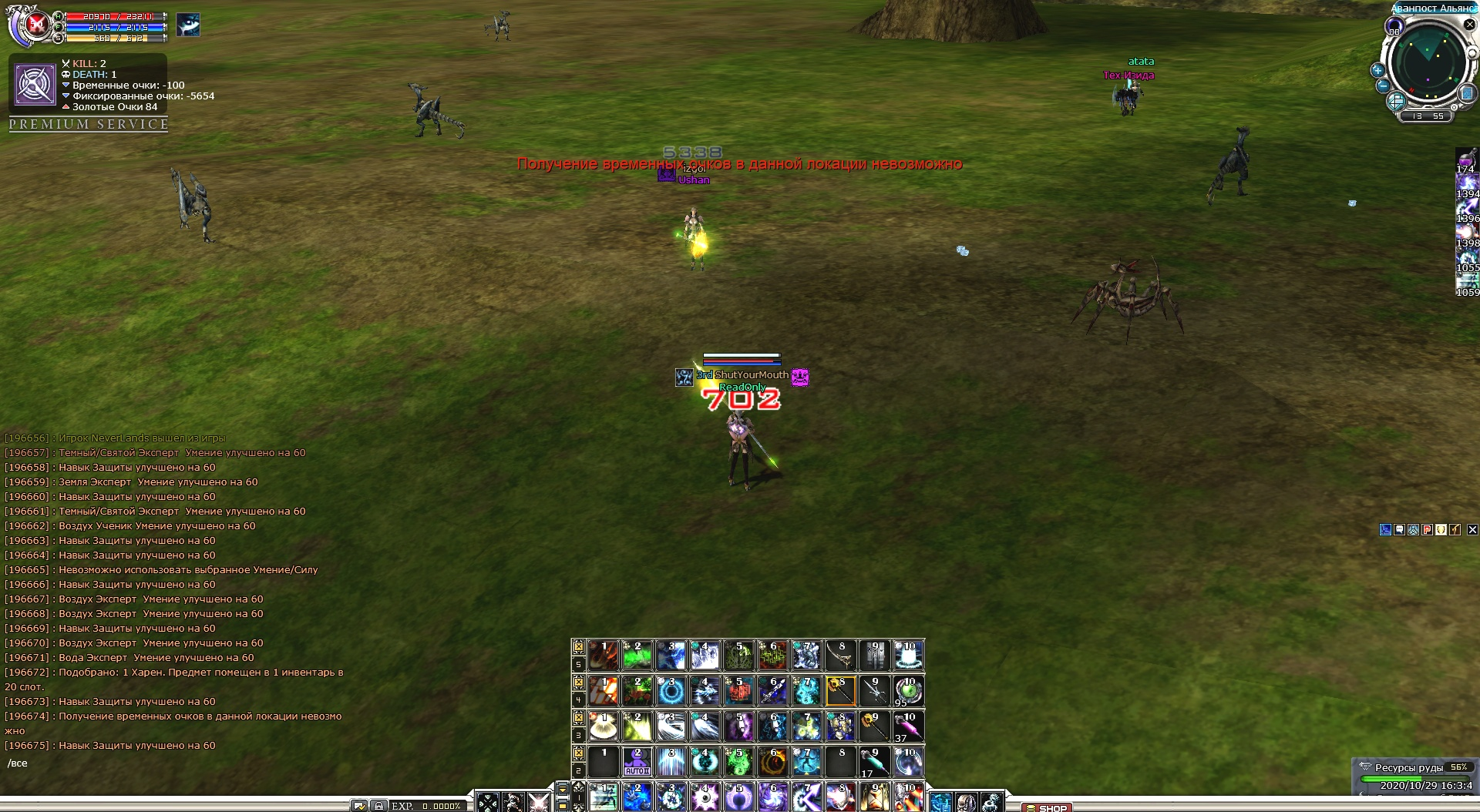The height and width of the screenshot is (812, 1480).
Task: Click the eye buff icon beside the health bars
Action: pyautogui.click(x=187, y=25)
